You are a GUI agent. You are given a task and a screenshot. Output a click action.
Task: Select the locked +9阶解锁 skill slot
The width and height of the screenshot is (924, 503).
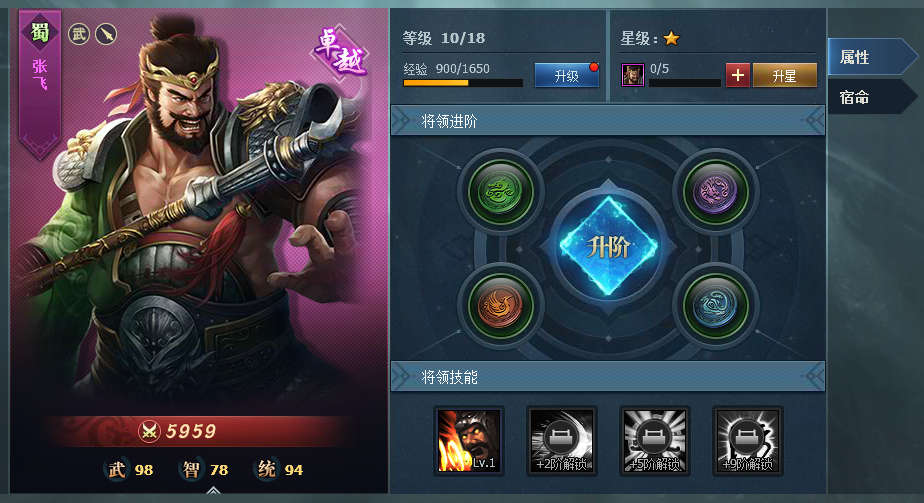tap(747, 440)
